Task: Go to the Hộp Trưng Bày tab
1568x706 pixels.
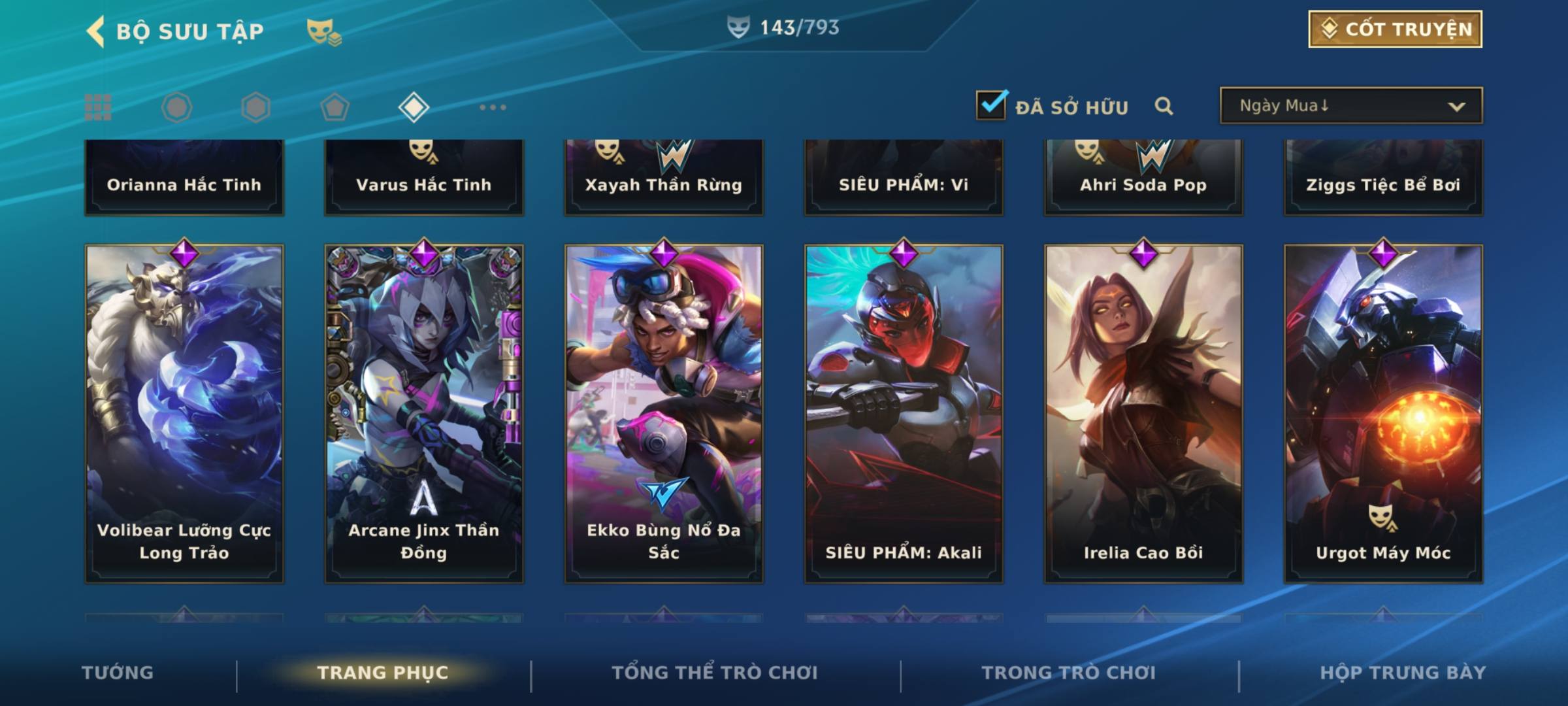Action: coord(1403,673)
